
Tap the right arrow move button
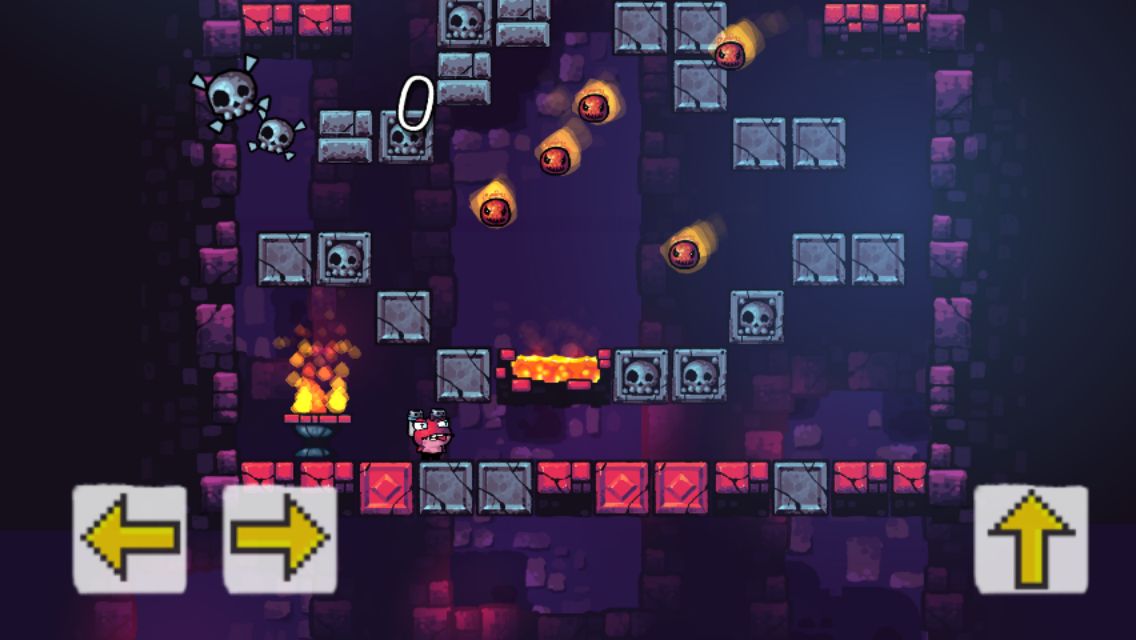point(280,540)
